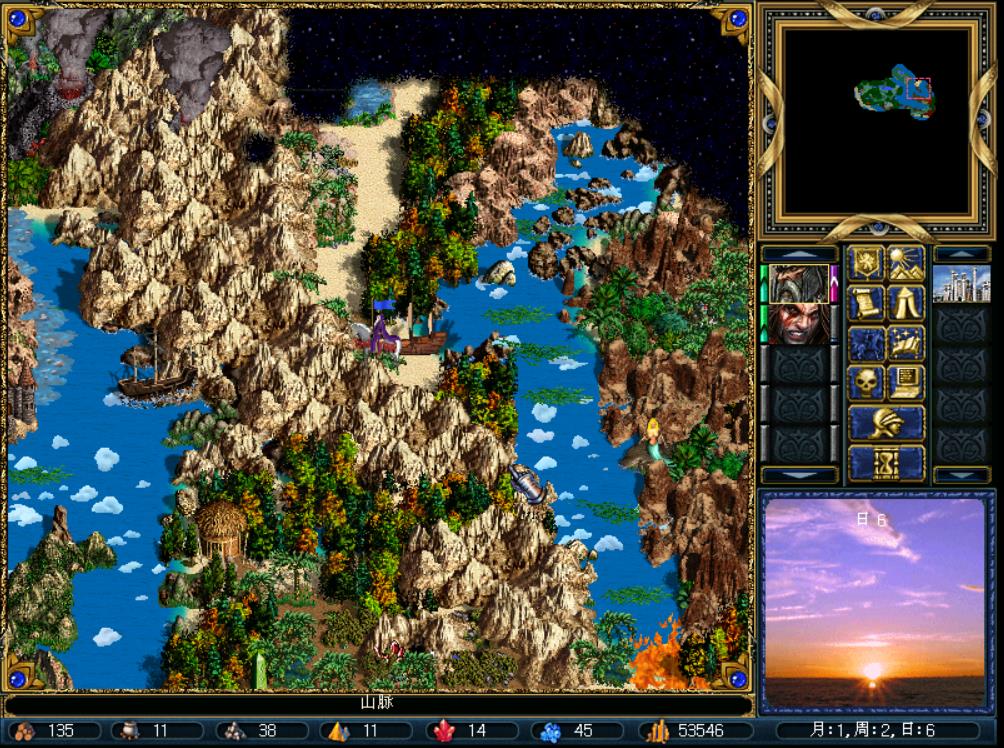Click the move hero horse button

(x=866, y=343)
